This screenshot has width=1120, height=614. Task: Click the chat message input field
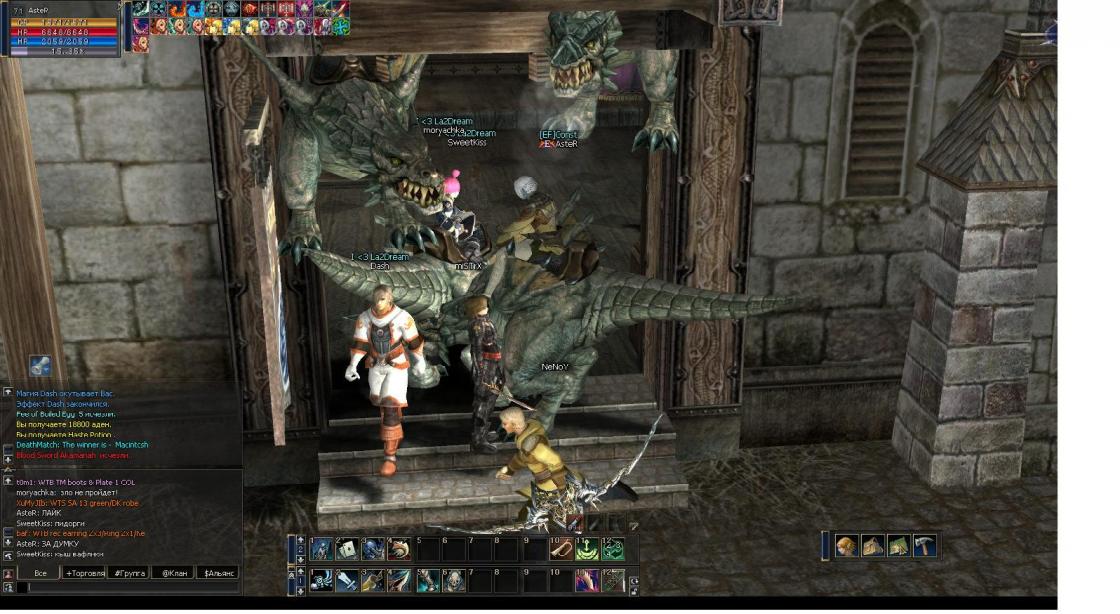click(130, 588)
